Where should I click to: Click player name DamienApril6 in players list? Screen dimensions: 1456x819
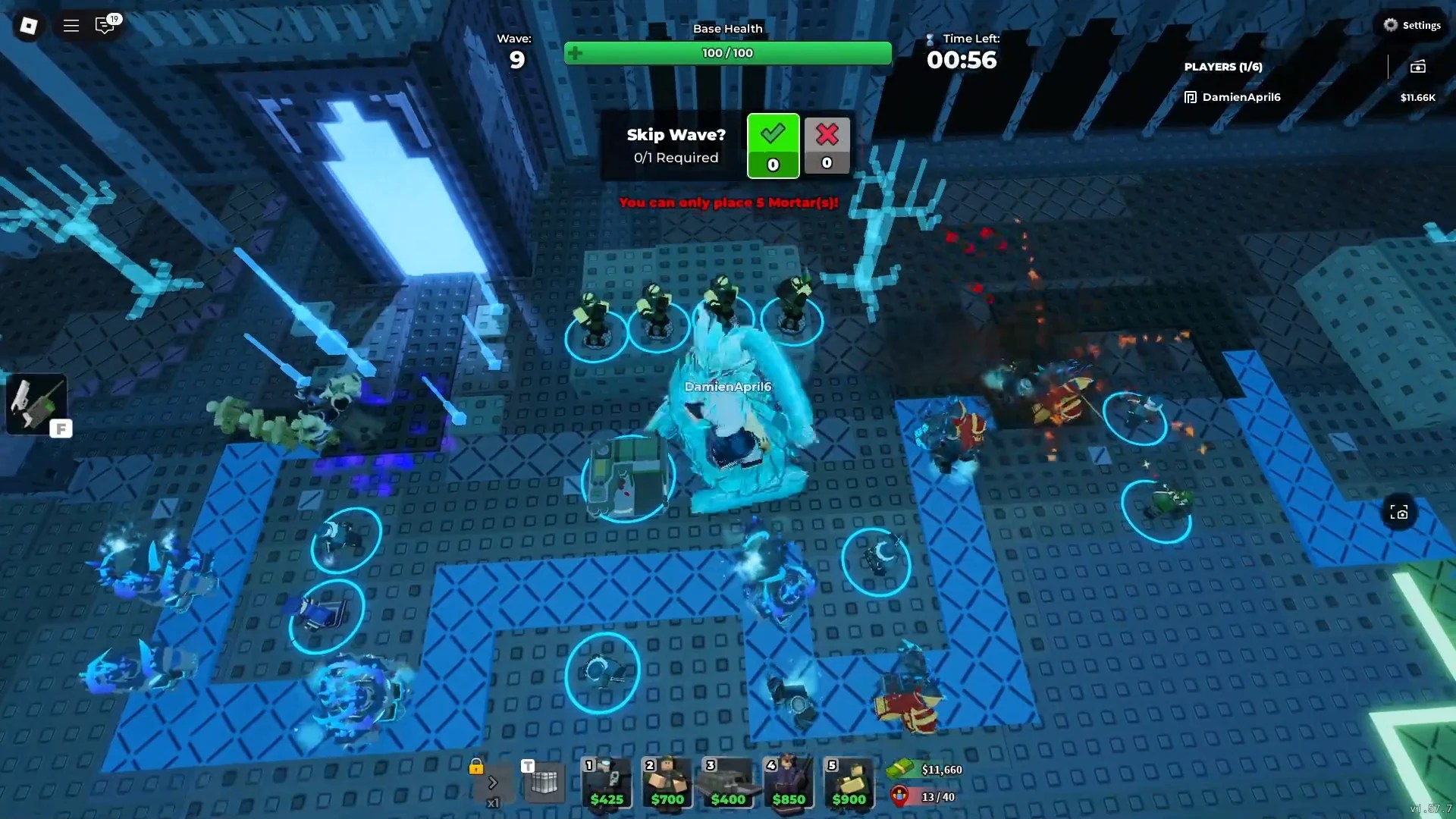(1241, 97)
